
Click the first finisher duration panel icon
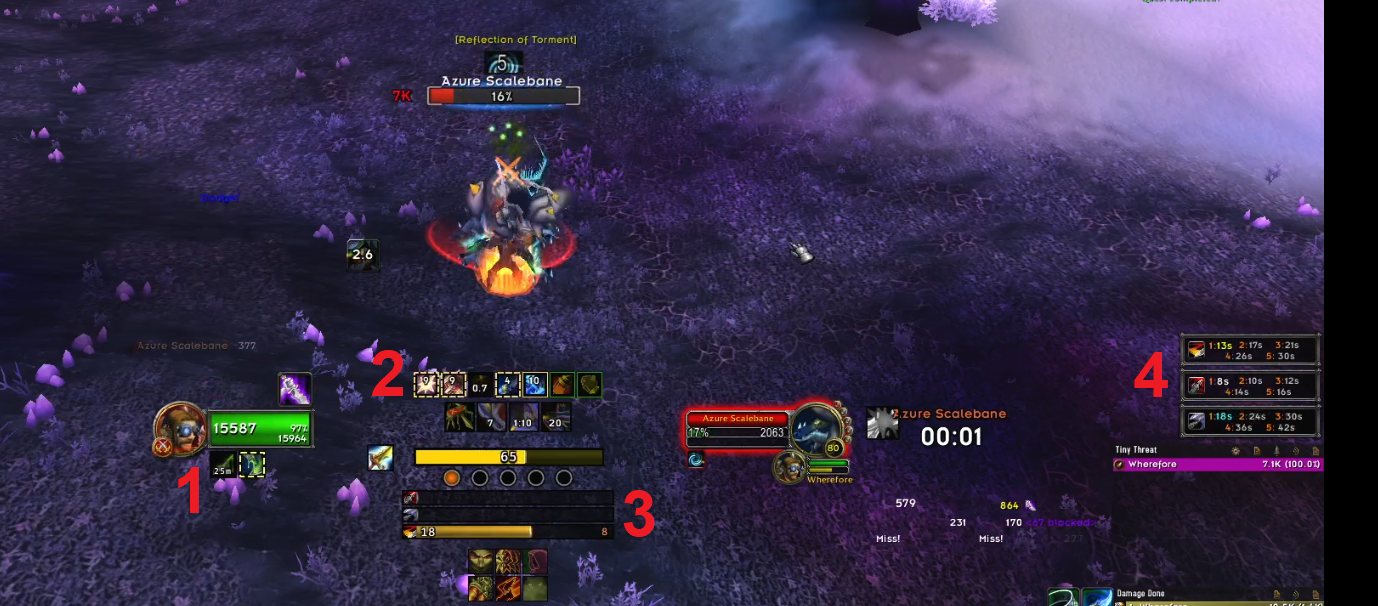tap(1195, 350)
